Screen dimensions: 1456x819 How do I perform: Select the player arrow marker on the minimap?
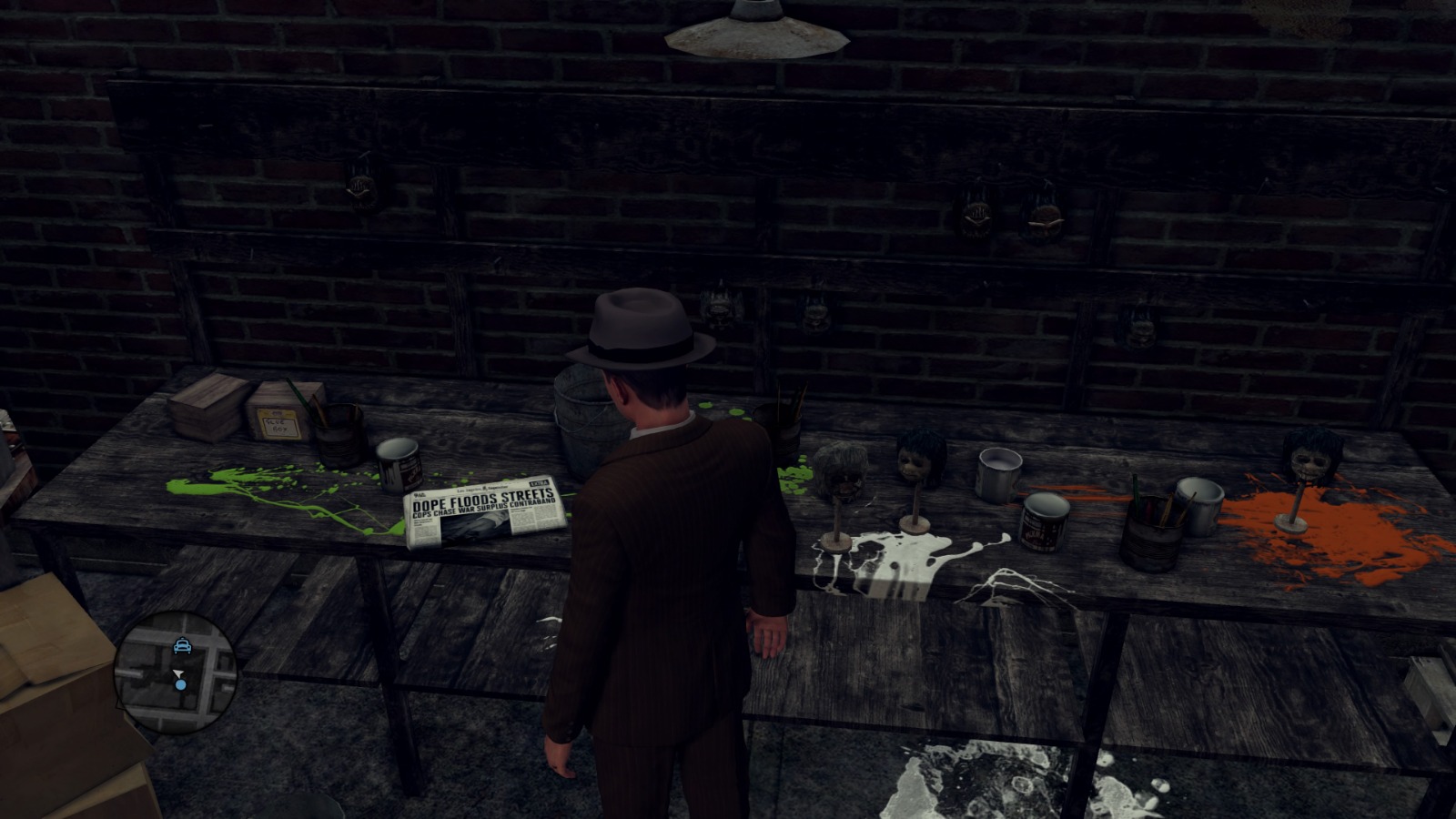pos(179,672)
